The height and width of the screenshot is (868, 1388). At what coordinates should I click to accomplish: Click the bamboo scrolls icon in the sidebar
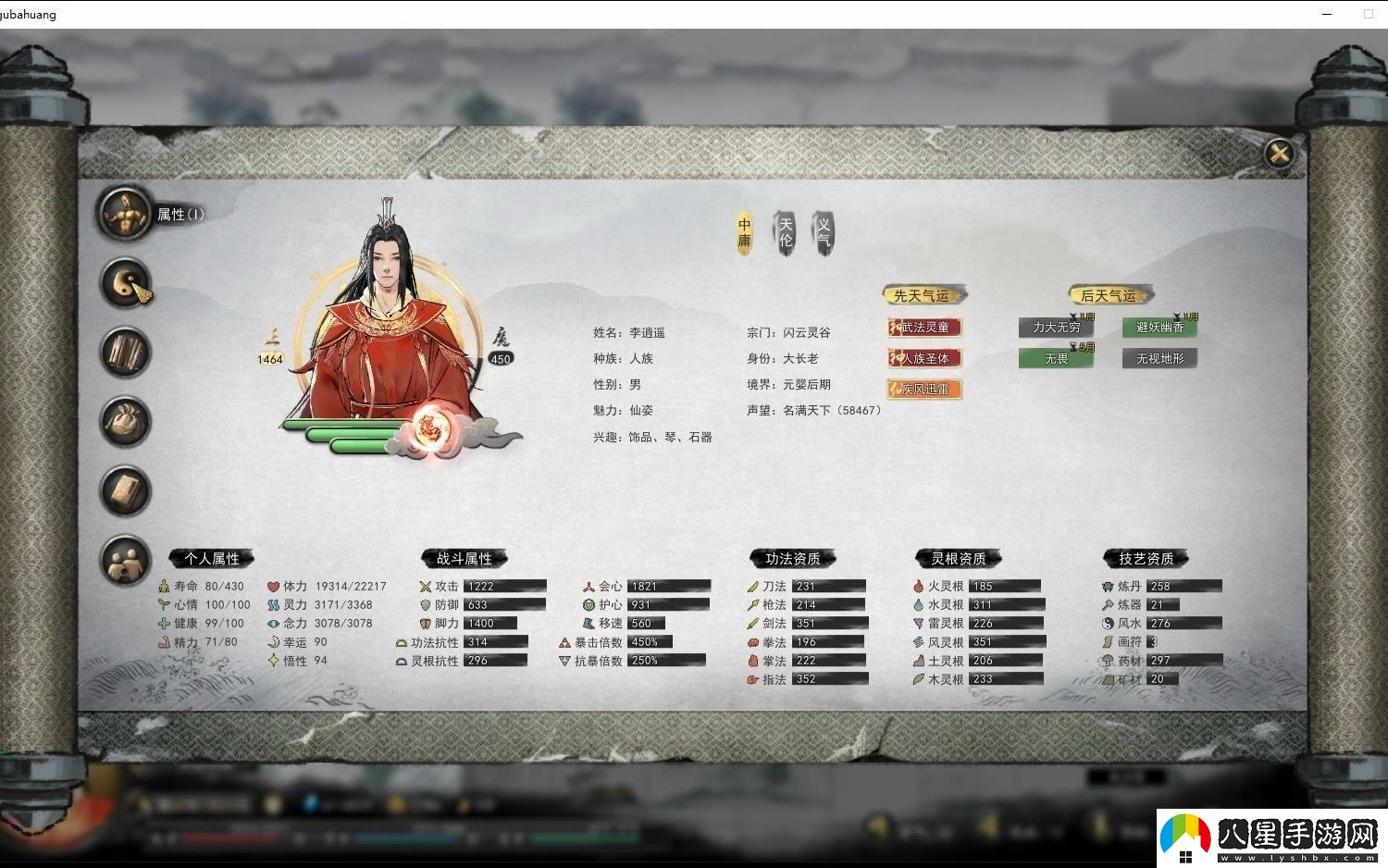(125, 353)
